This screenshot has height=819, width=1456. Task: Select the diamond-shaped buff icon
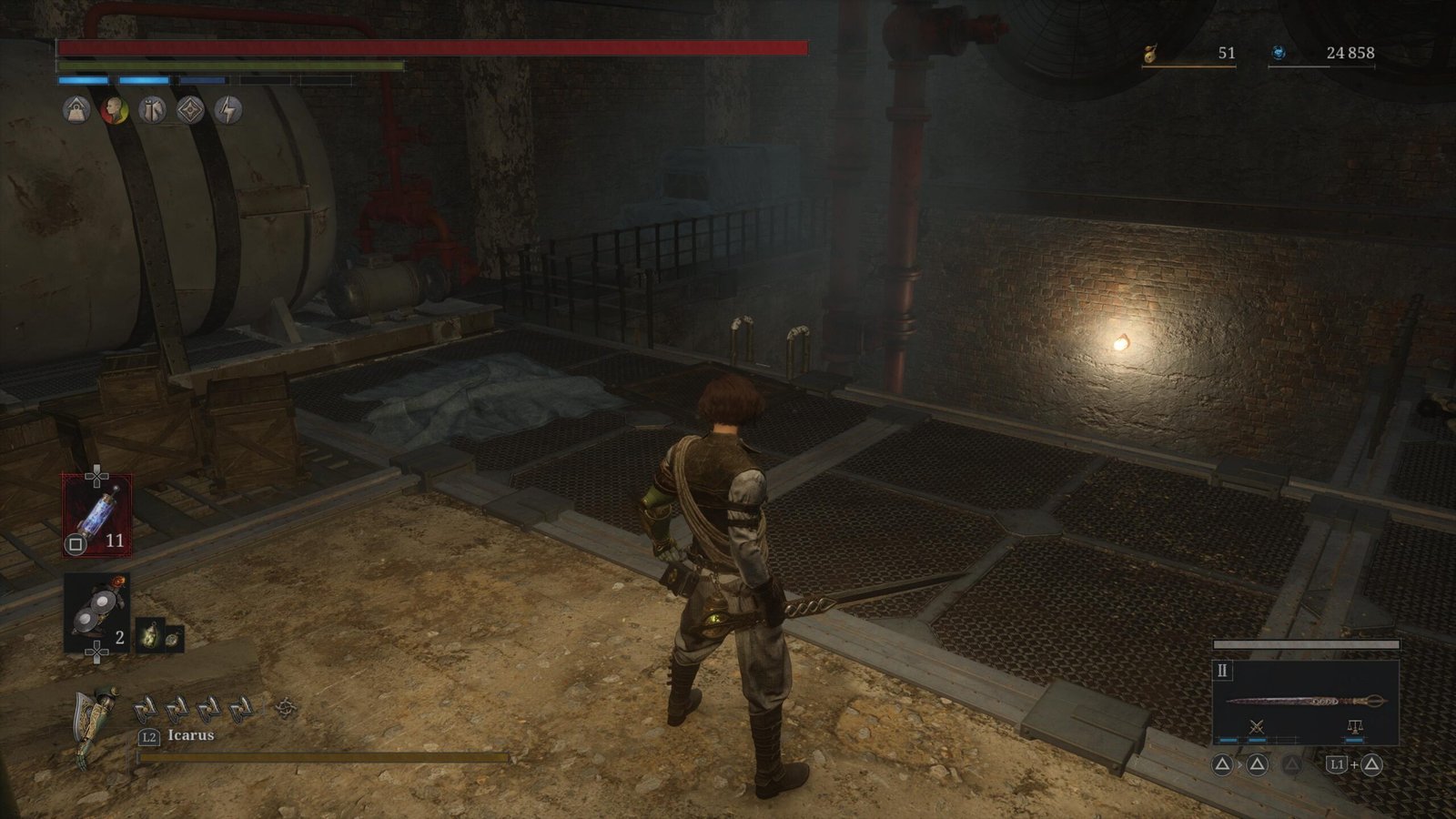(x=190, y=111)
